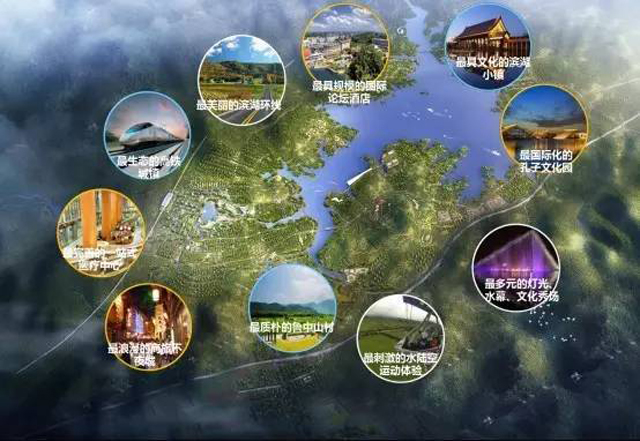Open the 孔子文化园 culture park bubble
The height and width of the screenshot is (441, 640).
(x=543, y=128)
